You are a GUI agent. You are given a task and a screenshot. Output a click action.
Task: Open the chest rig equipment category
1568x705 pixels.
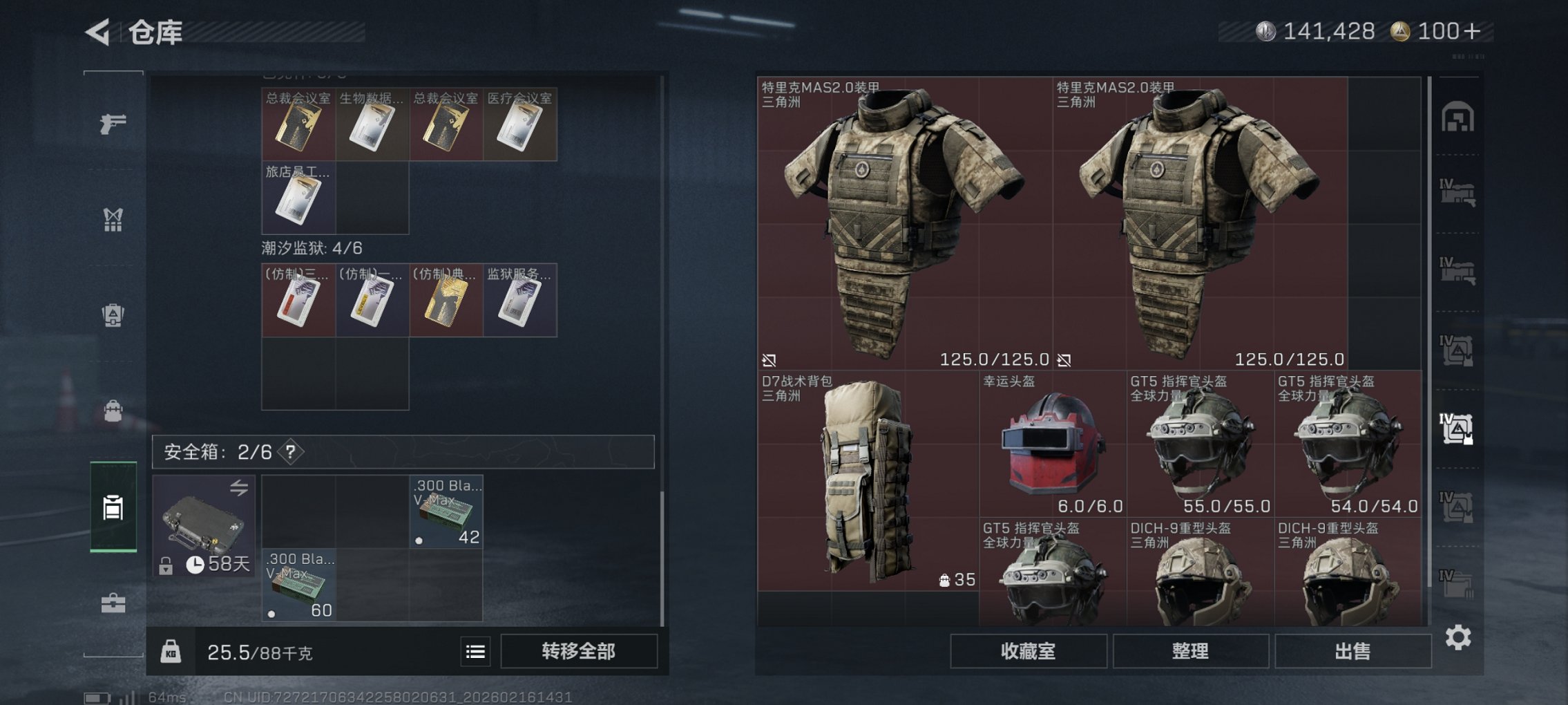[x=113, y=220]
